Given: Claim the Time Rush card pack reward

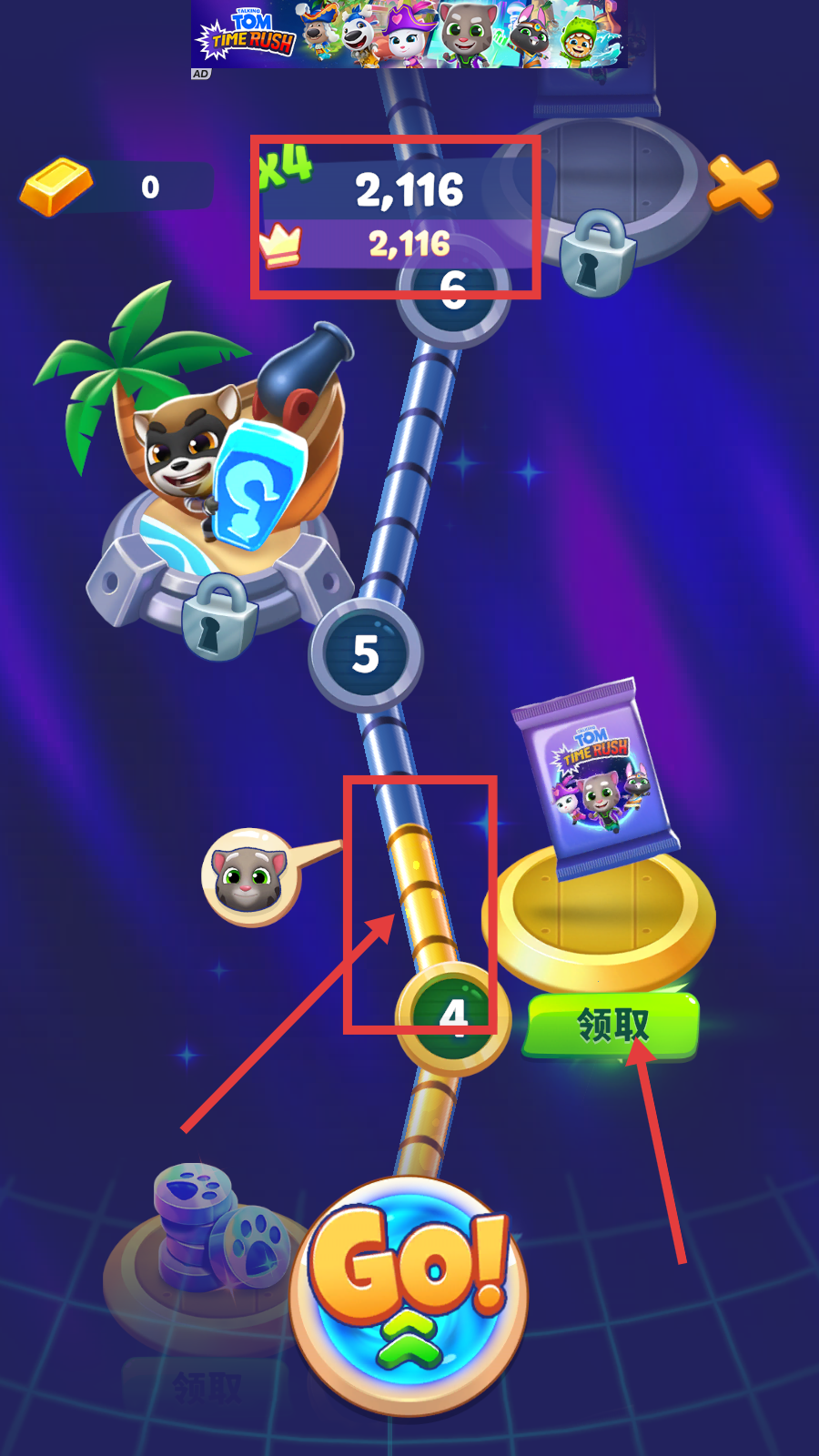Looking at the screenshot, I should pos(612,1026).
